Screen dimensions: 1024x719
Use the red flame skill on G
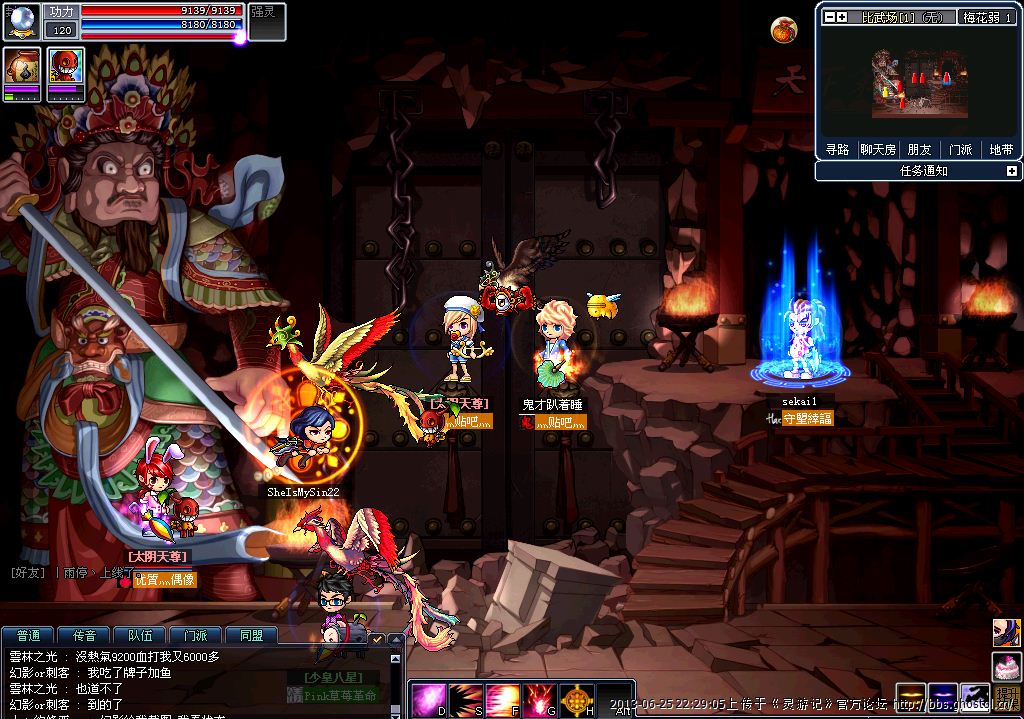541,697
